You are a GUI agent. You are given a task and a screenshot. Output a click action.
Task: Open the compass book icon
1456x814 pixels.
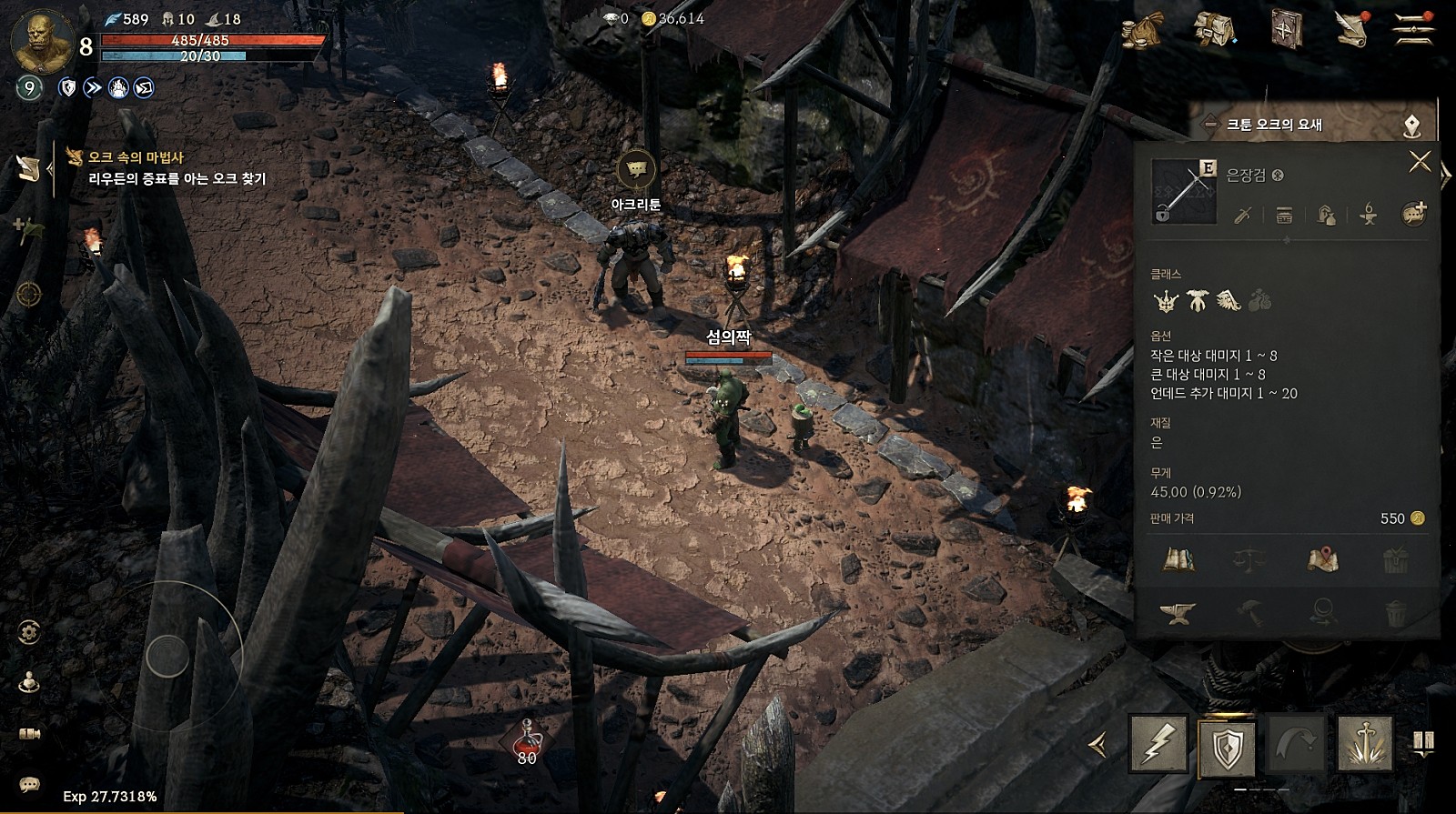point(1286,29)
